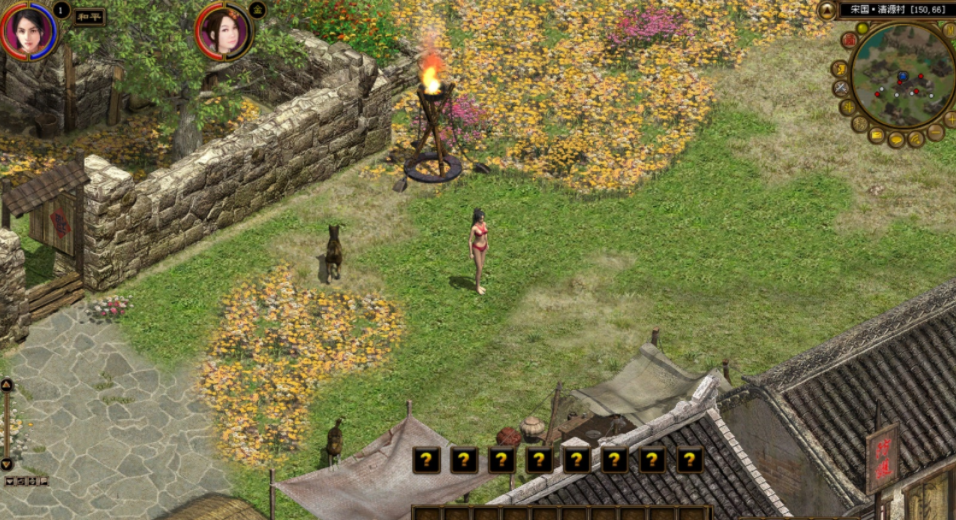Toggle the 和平 peace mode button
The image size is (956, 520).
[x=89, y=16]
